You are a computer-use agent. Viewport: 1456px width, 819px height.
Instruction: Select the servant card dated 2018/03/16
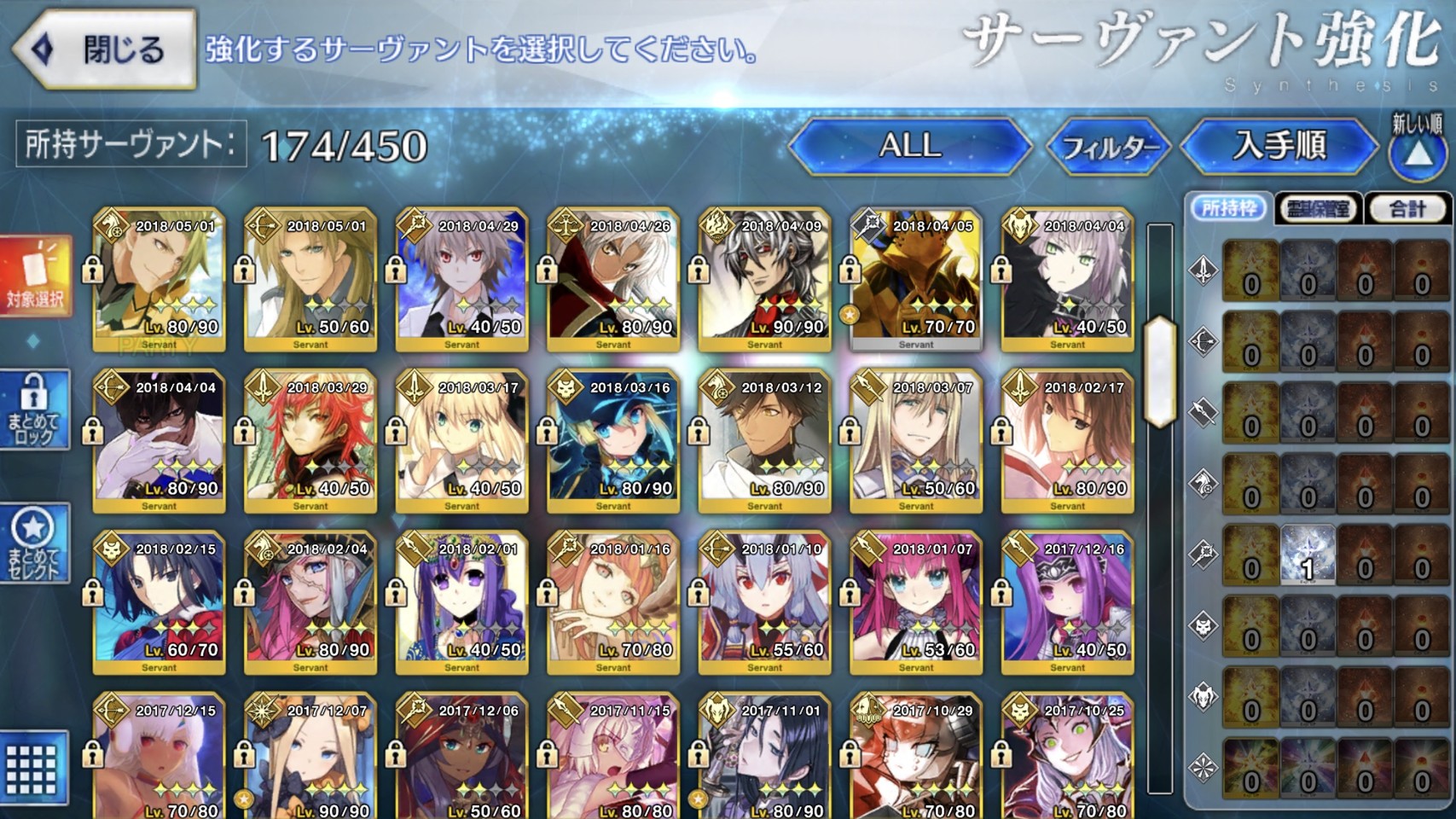click(613, 441)
